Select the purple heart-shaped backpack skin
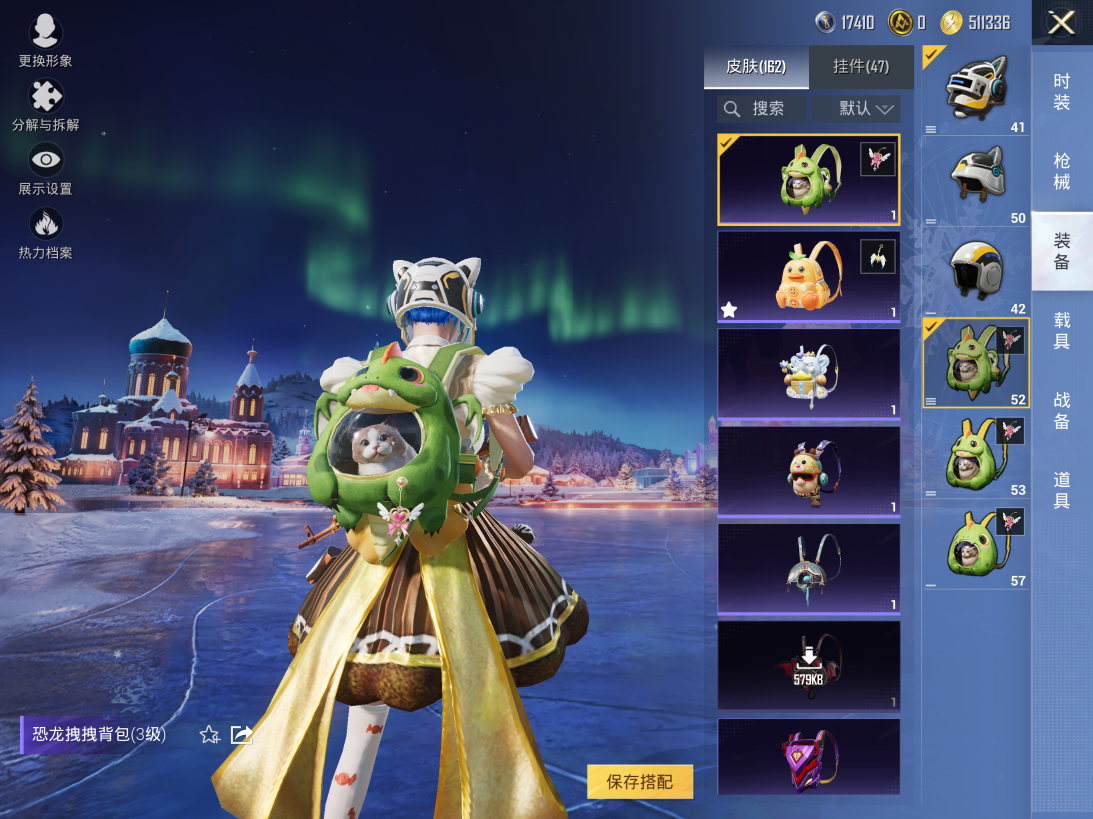The height and width of the screenshot is (819, 1093). pyautogui.click(x=808, y=757)
